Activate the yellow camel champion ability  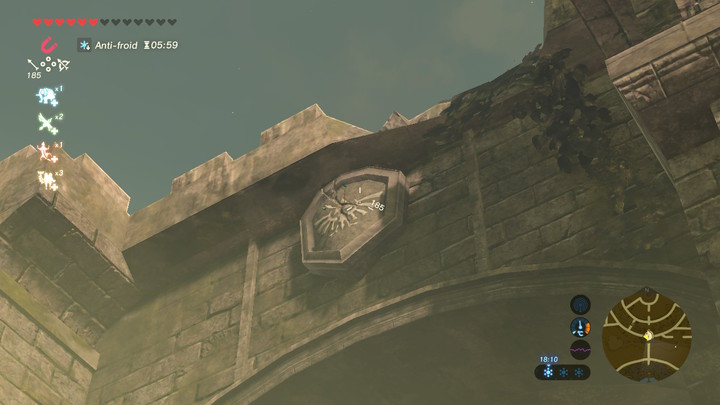coord(46,179)
